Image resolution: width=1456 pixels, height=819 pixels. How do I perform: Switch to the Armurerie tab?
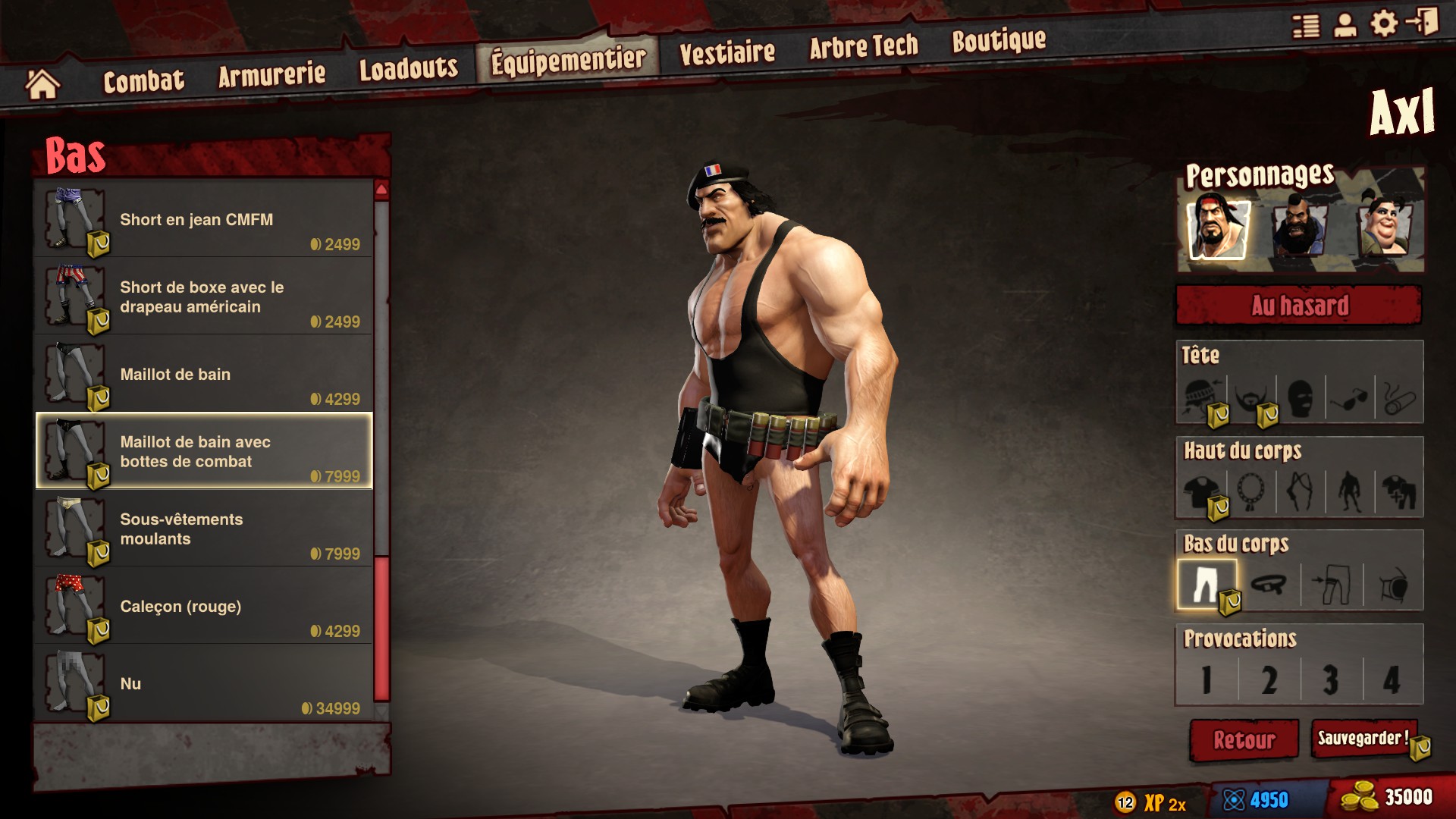click(x=271, y=74)
